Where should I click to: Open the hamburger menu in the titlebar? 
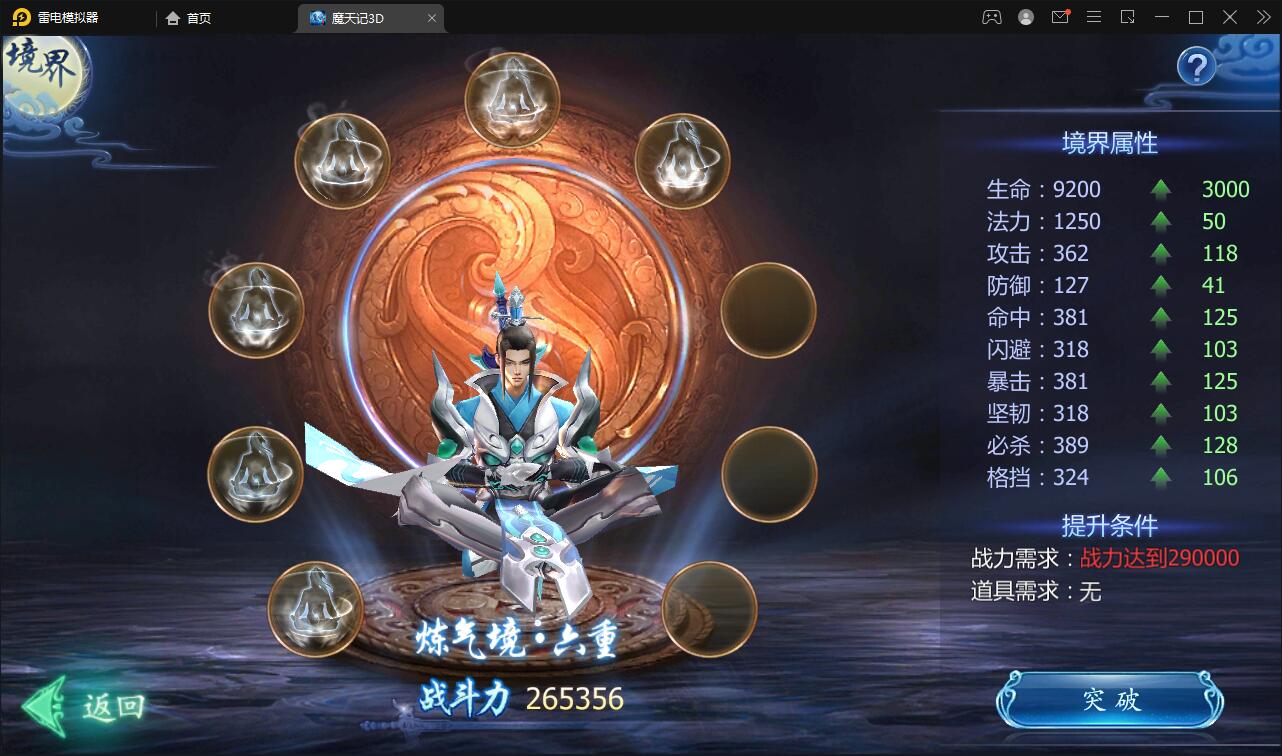click(1094, 17)
